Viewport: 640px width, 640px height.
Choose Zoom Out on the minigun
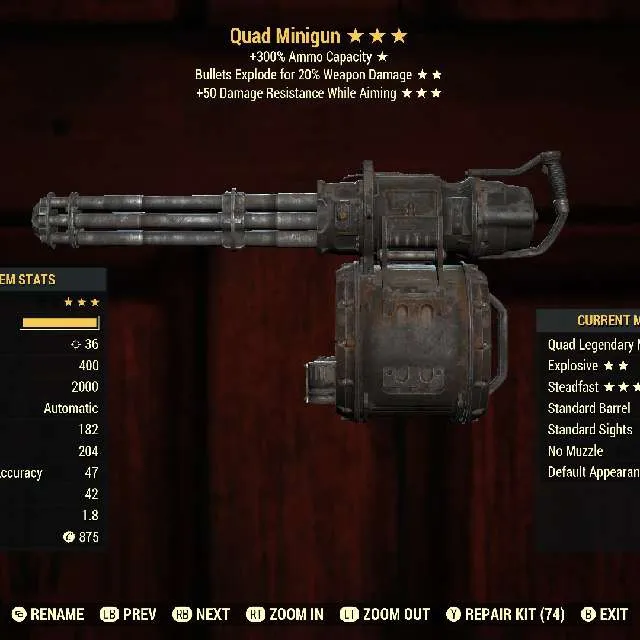click(385, 614)
